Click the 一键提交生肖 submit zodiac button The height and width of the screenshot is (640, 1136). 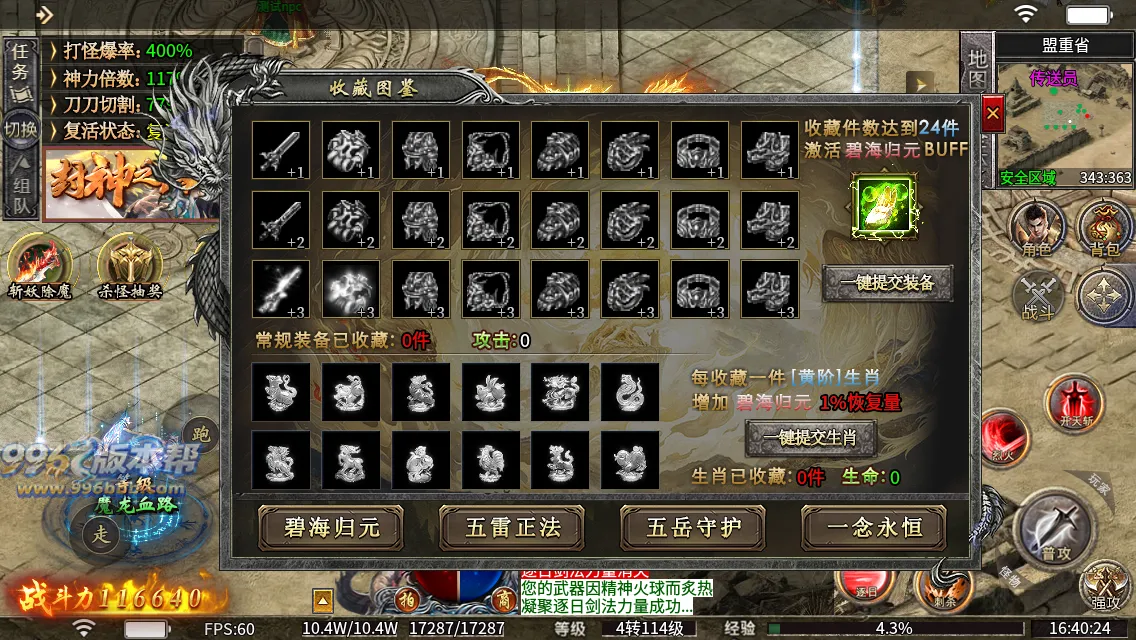tap(811, 438)
